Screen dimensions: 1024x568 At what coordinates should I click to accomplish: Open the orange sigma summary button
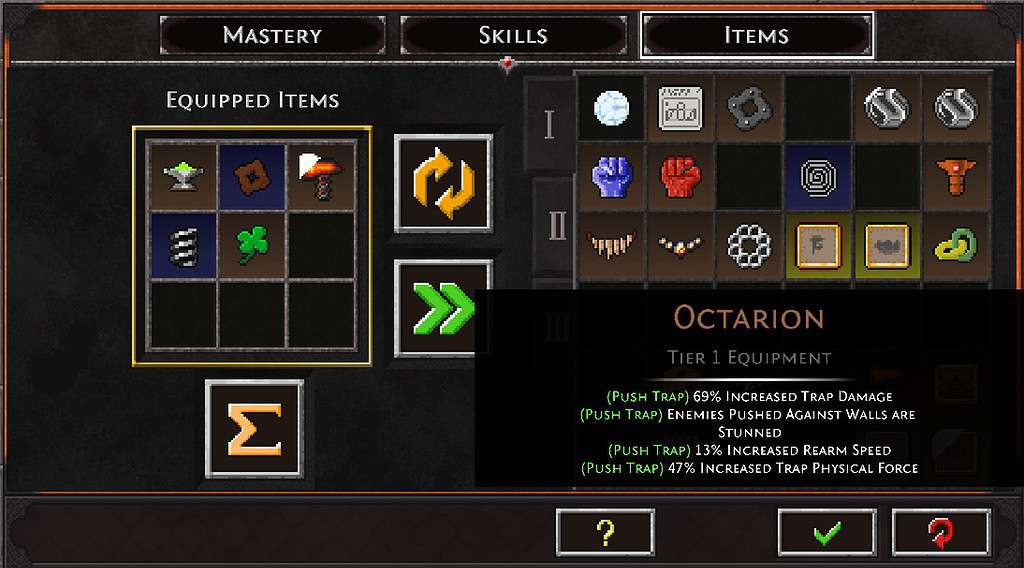click(254, 428)
